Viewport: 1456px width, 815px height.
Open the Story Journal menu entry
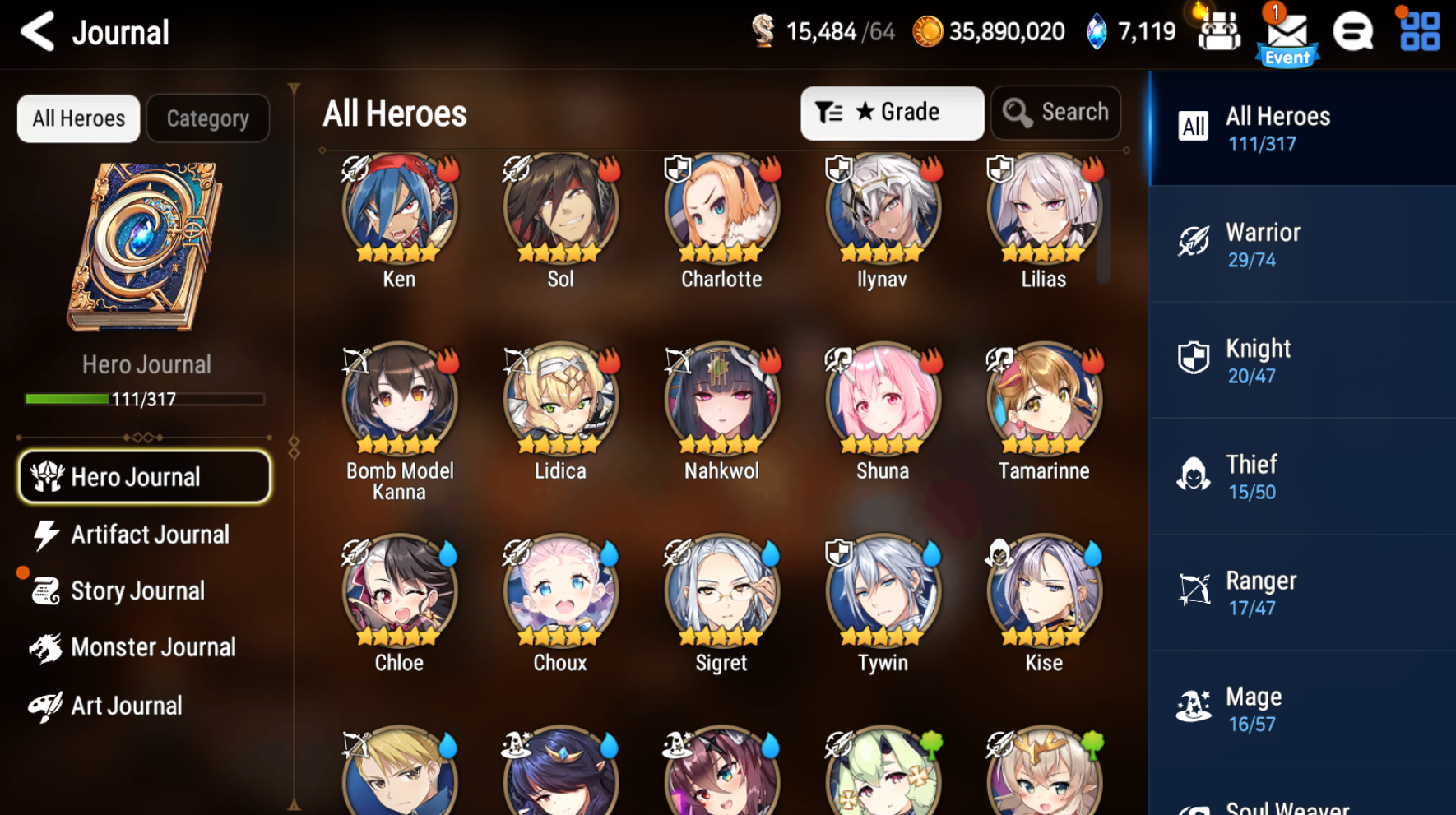point(137,590)
